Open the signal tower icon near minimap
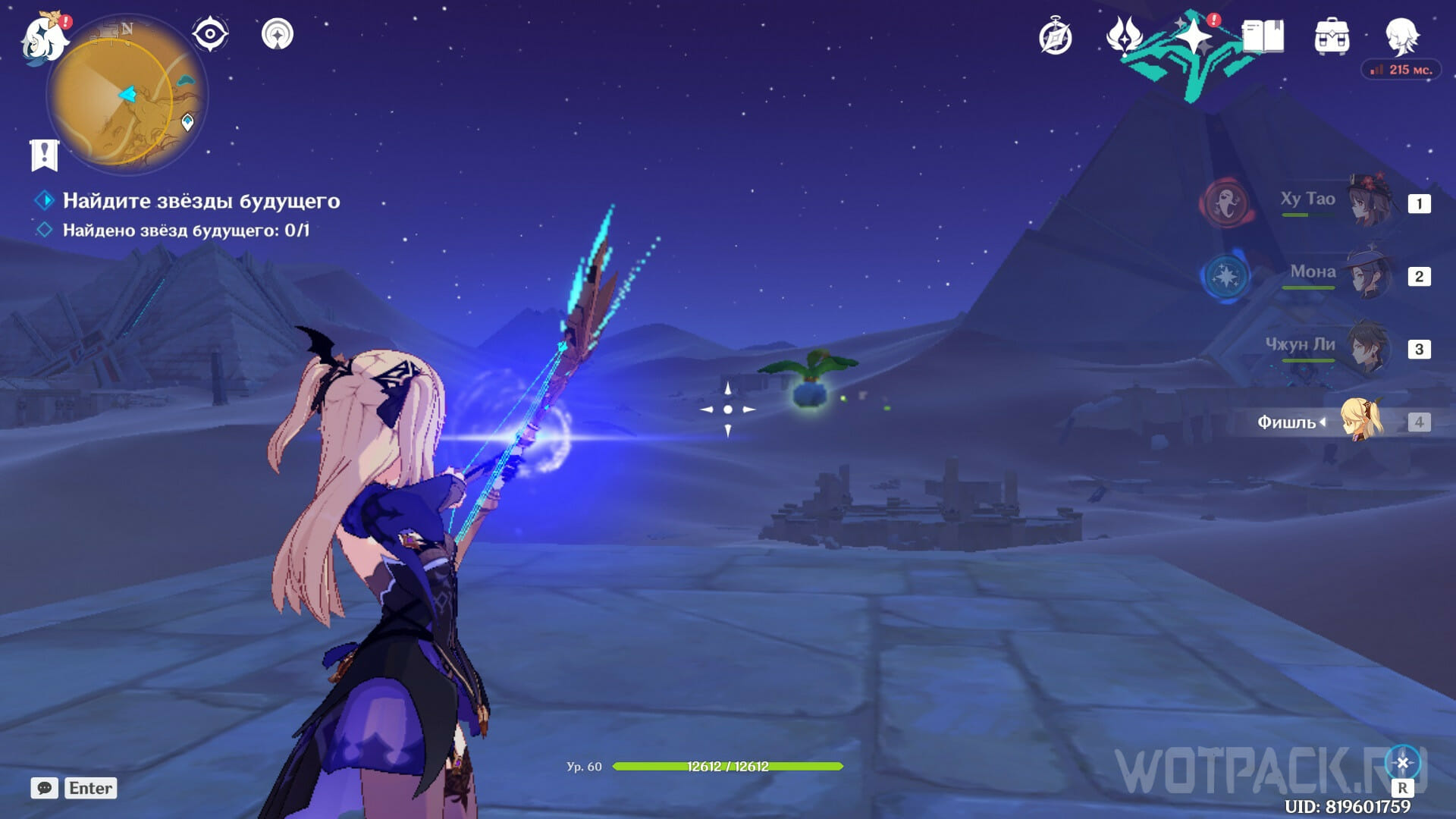 pos(278,34)
